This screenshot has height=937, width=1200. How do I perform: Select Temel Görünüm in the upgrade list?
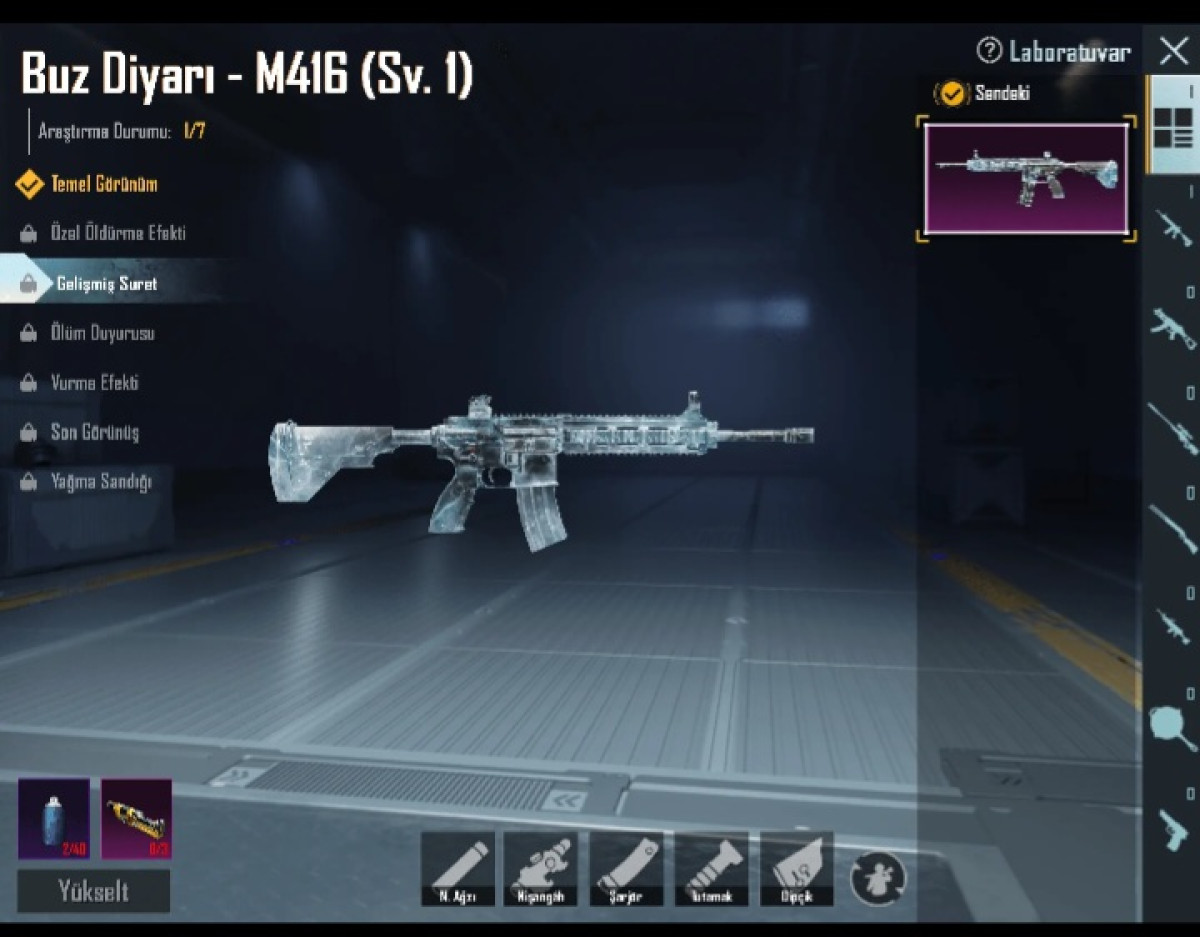(x=103, y=184)
